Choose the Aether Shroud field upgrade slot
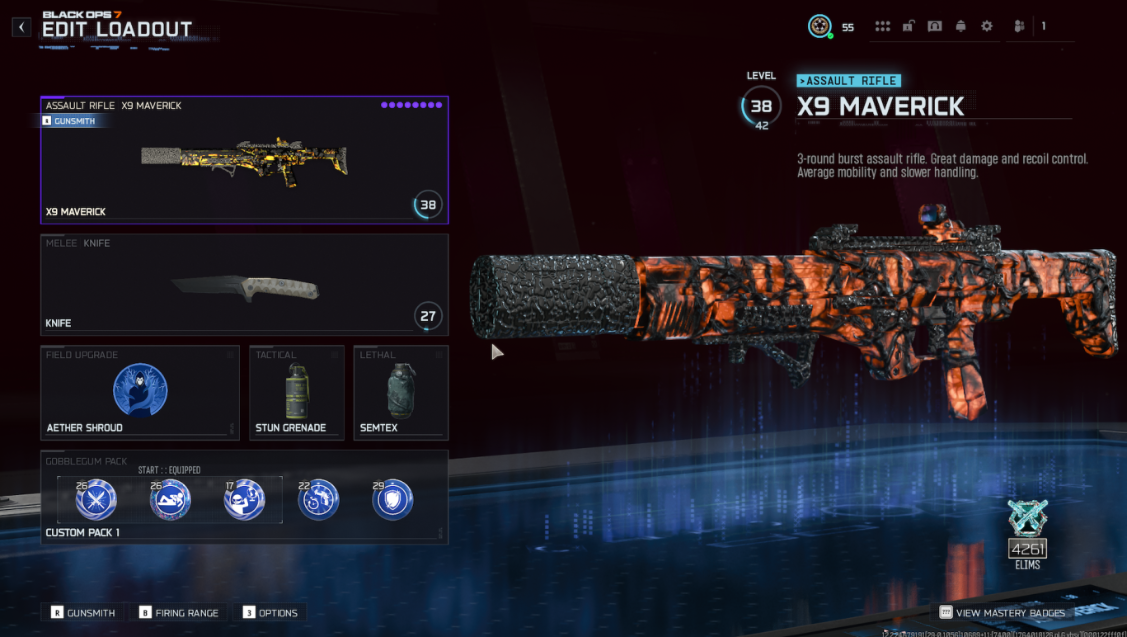This screenshot has width=1127, height=637. tap(140, 392)
